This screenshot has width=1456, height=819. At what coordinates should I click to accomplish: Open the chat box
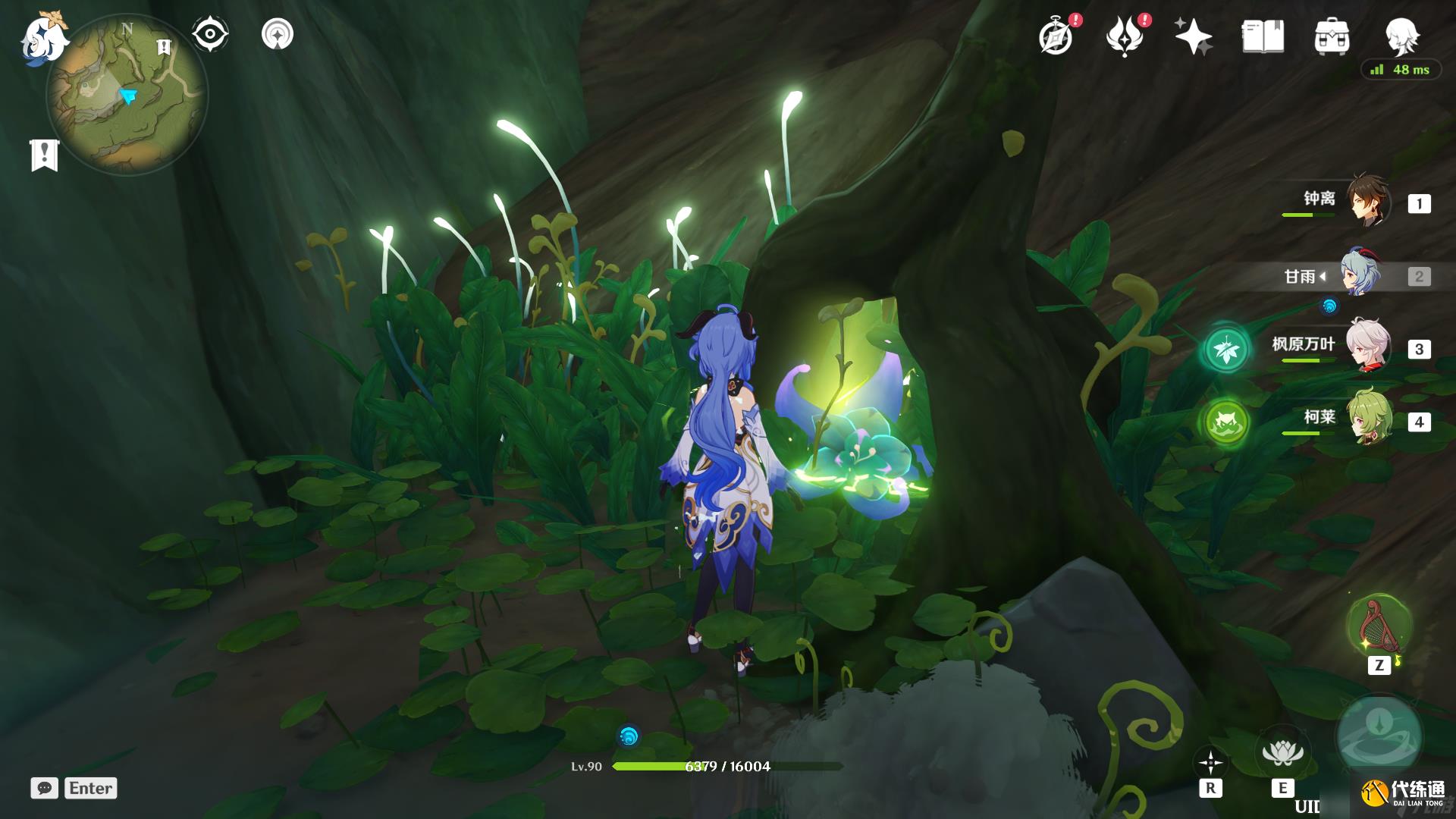(44, 788)
